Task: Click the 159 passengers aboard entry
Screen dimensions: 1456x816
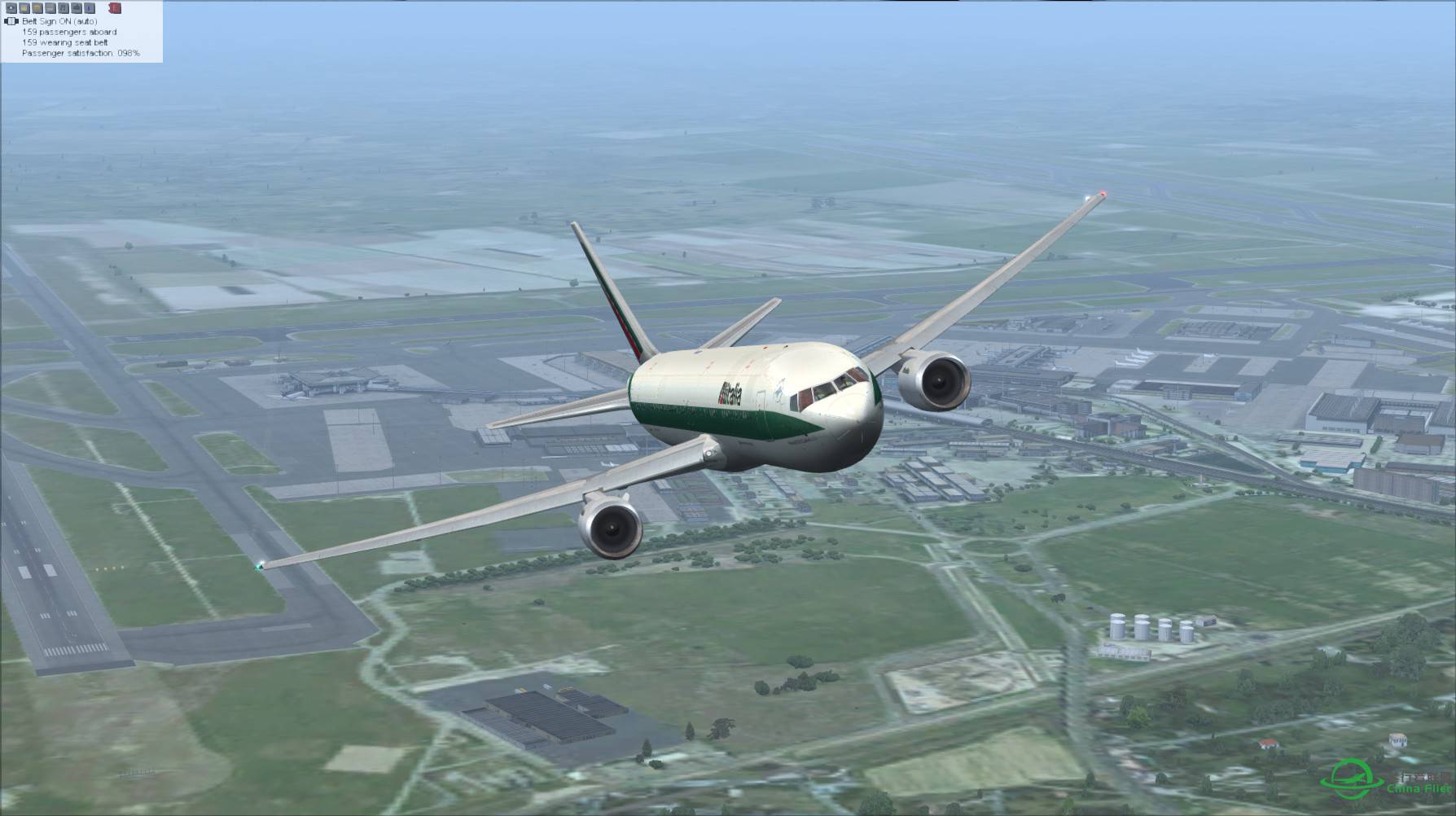Action: pos(69,32)
